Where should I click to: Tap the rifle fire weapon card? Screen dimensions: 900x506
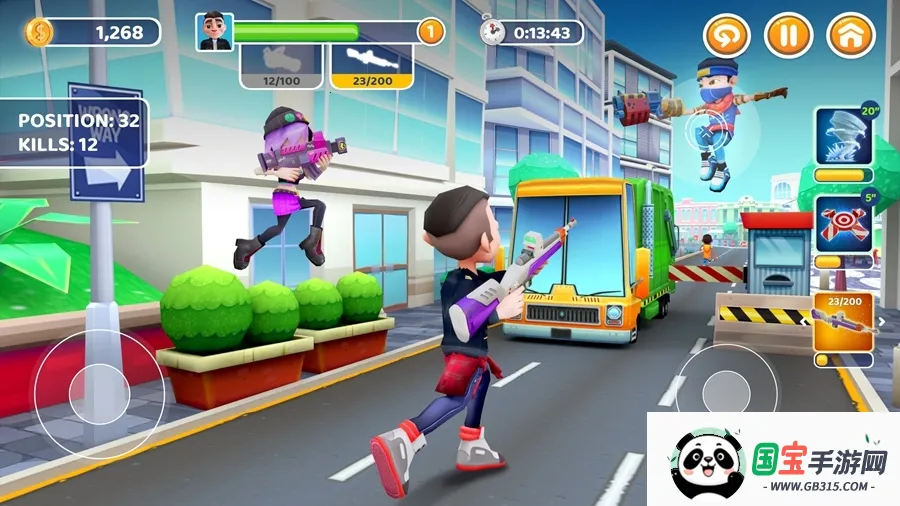(844, 322)
